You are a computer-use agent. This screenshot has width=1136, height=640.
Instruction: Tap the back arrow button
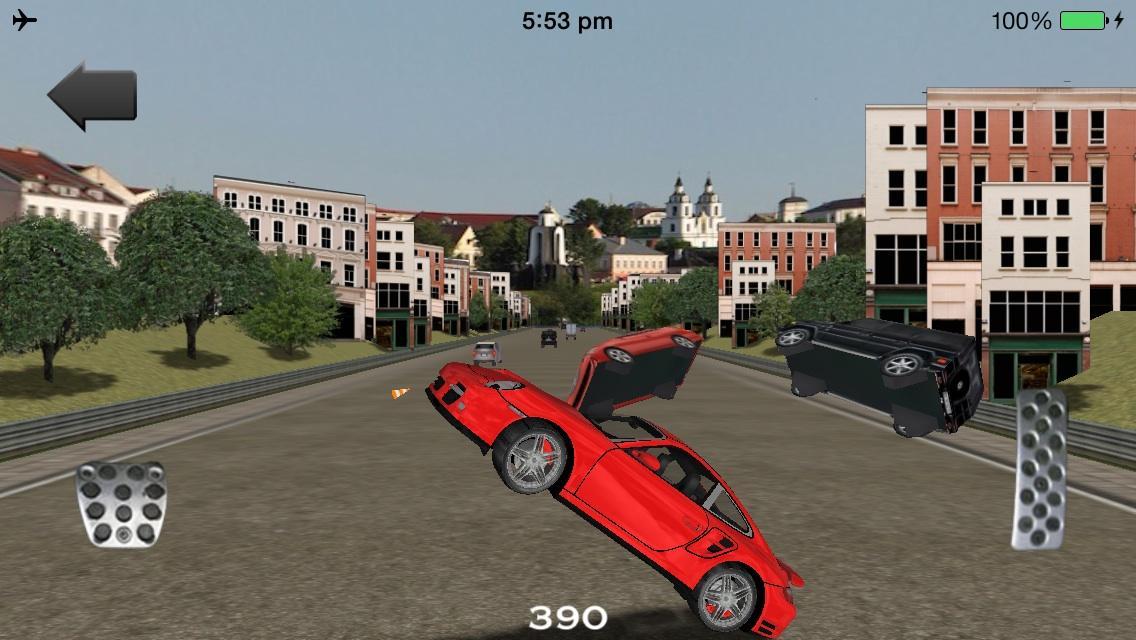[92, 96]
